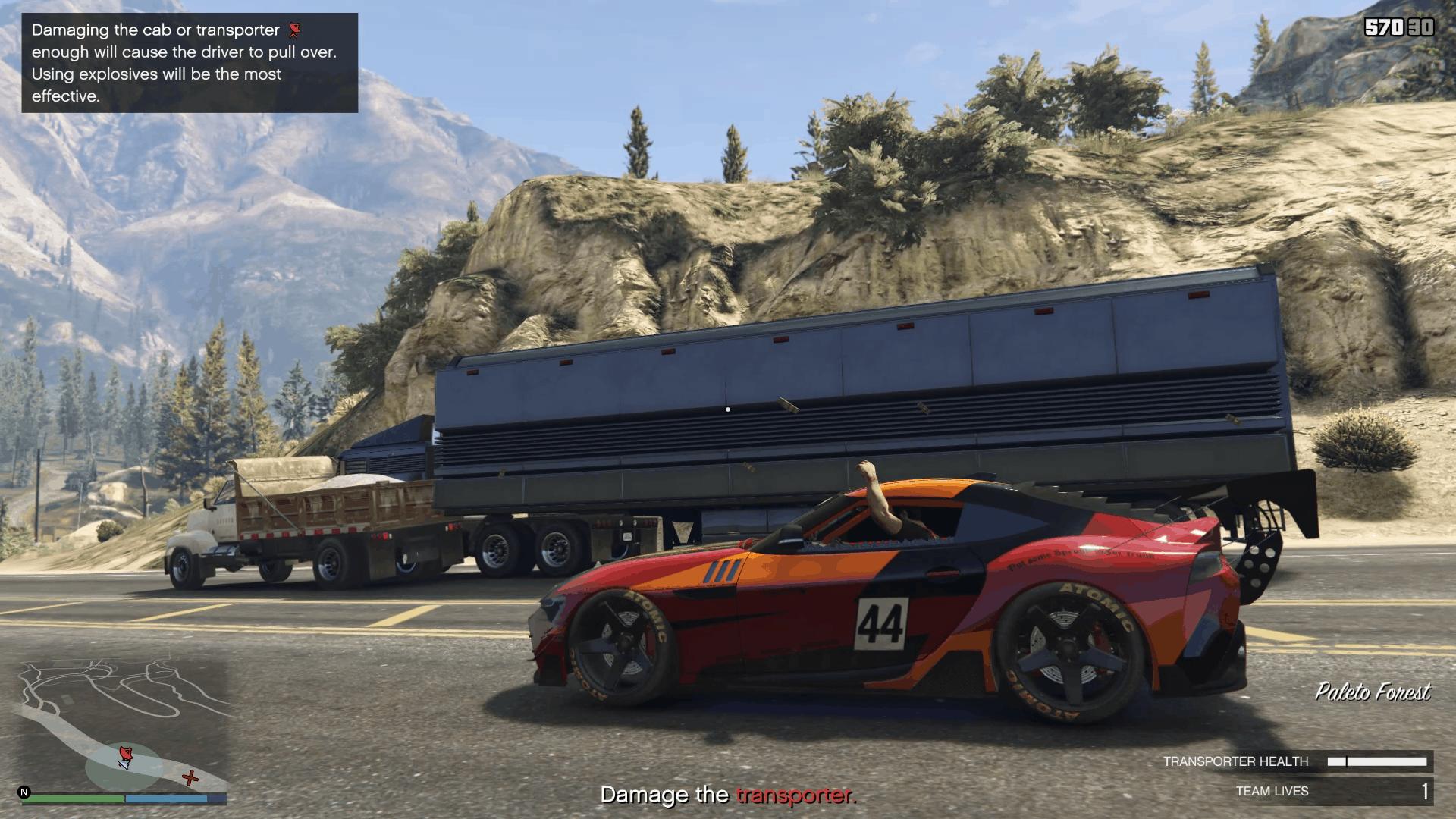This screenshot has width=1456, height=819.
Task: Click the white player arrow on the minimap
Action: [x=124, y=764]
